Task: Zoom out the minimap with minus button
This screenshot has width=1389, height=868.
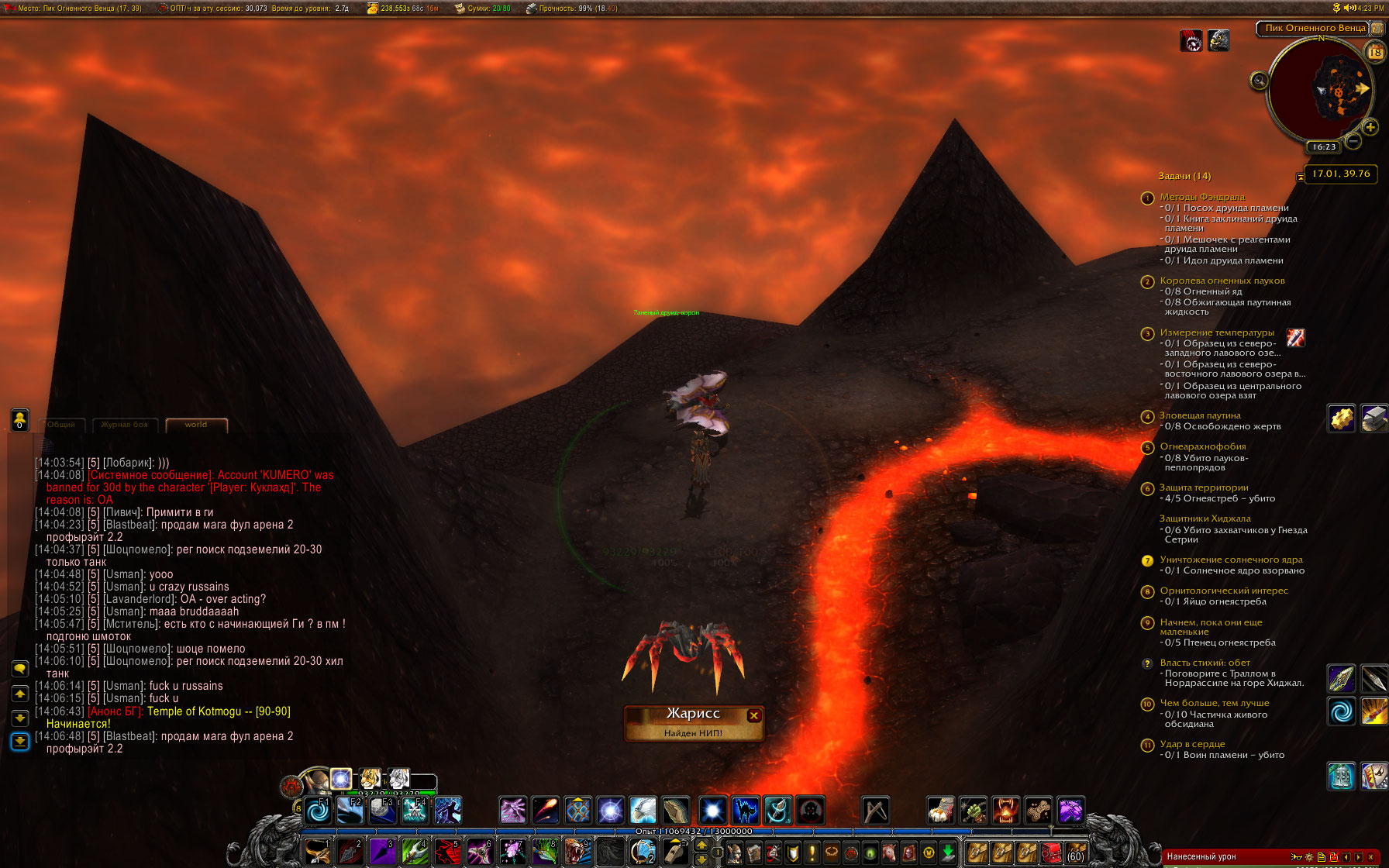Action: (x=1353, y=141)
